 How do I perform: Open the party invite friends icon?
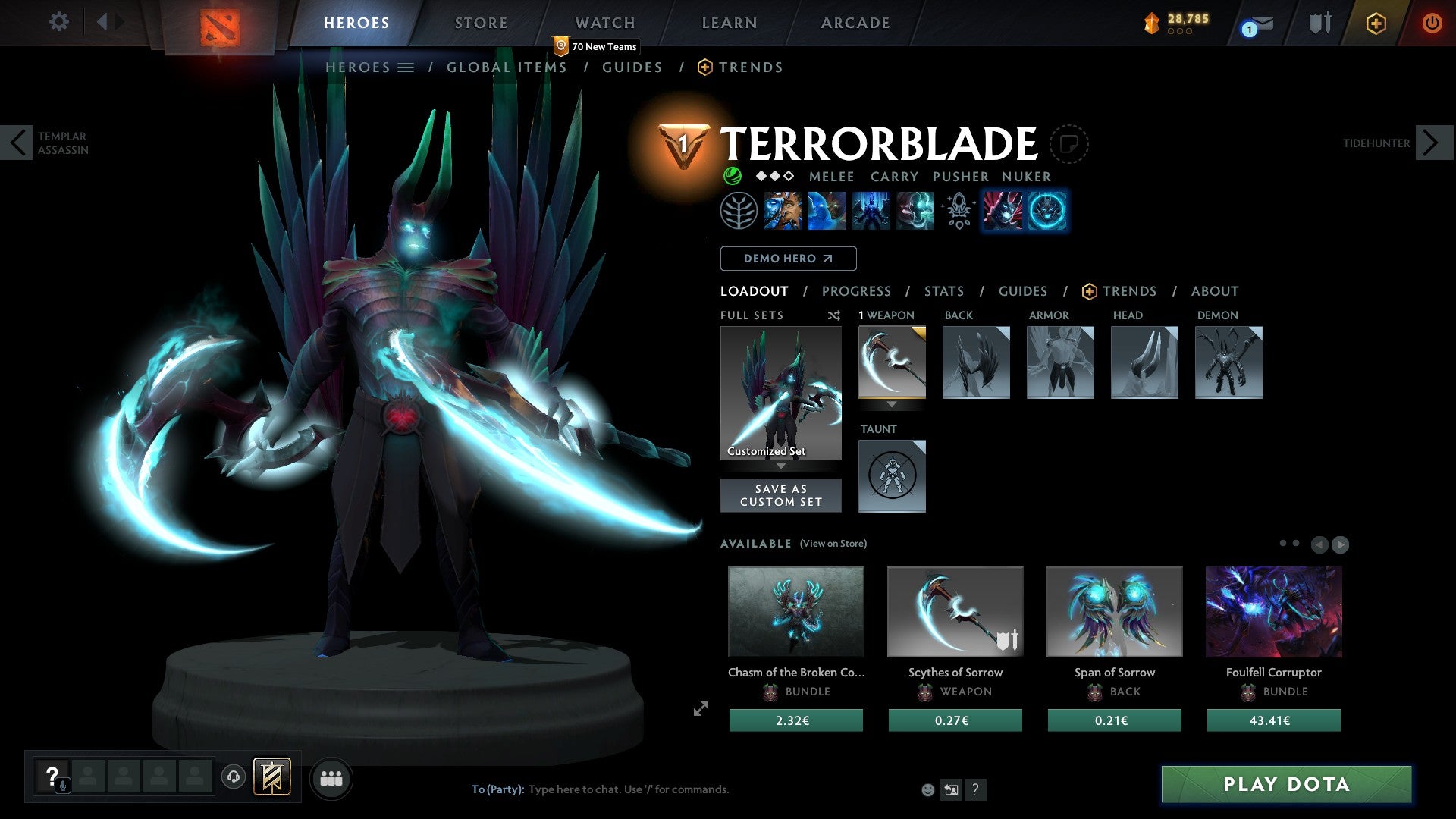(x=331, y=777)
